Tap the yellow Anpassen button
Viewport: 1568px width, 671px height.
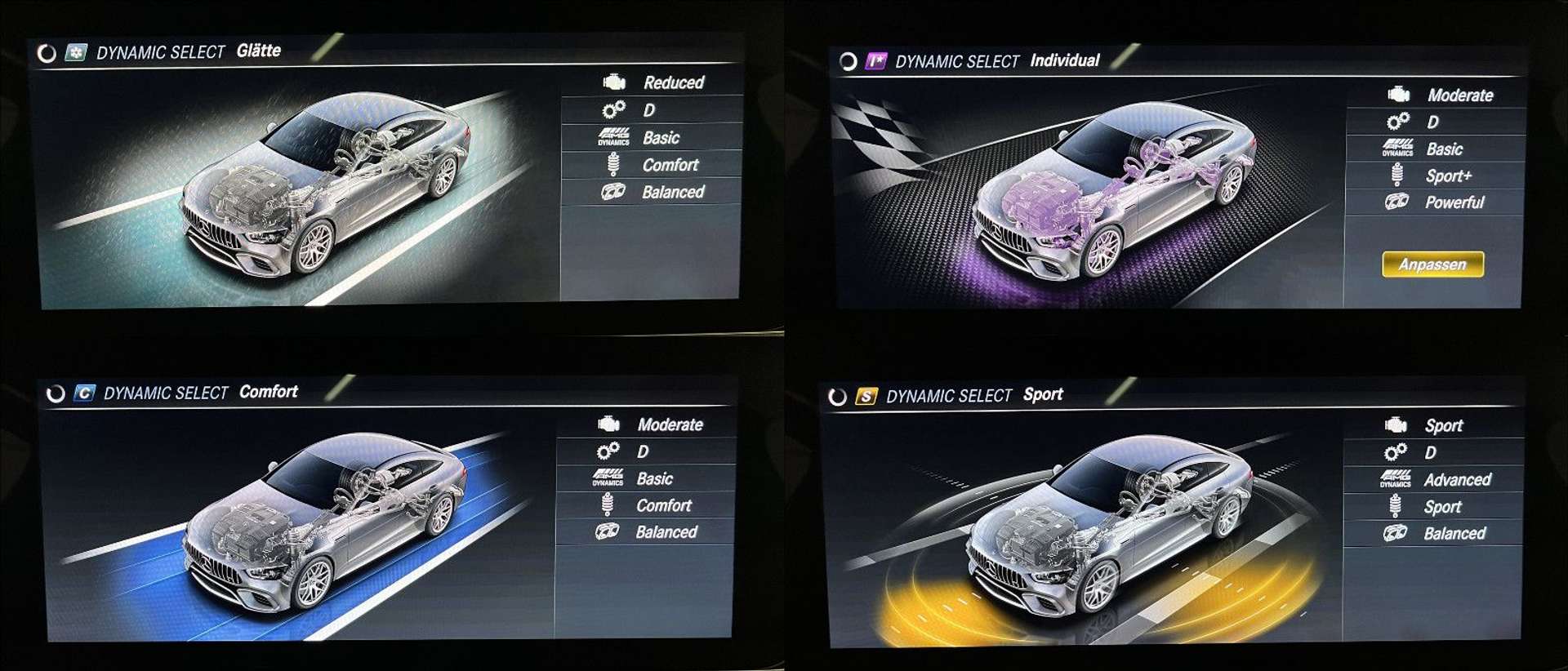coord(1432,264)
